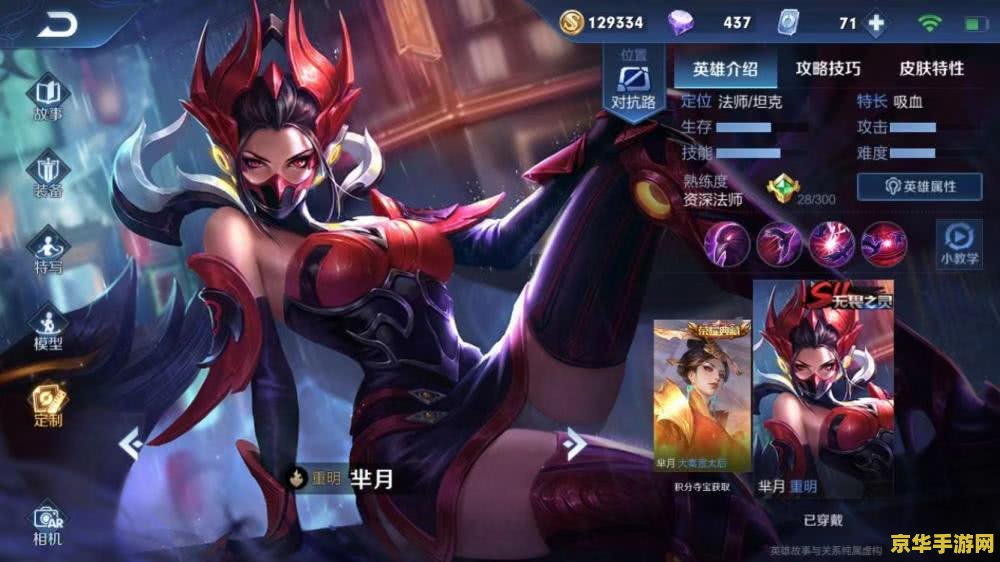Open the 对抗路 lane position icon
1000x562 pixels.
[x=634, y=82]
